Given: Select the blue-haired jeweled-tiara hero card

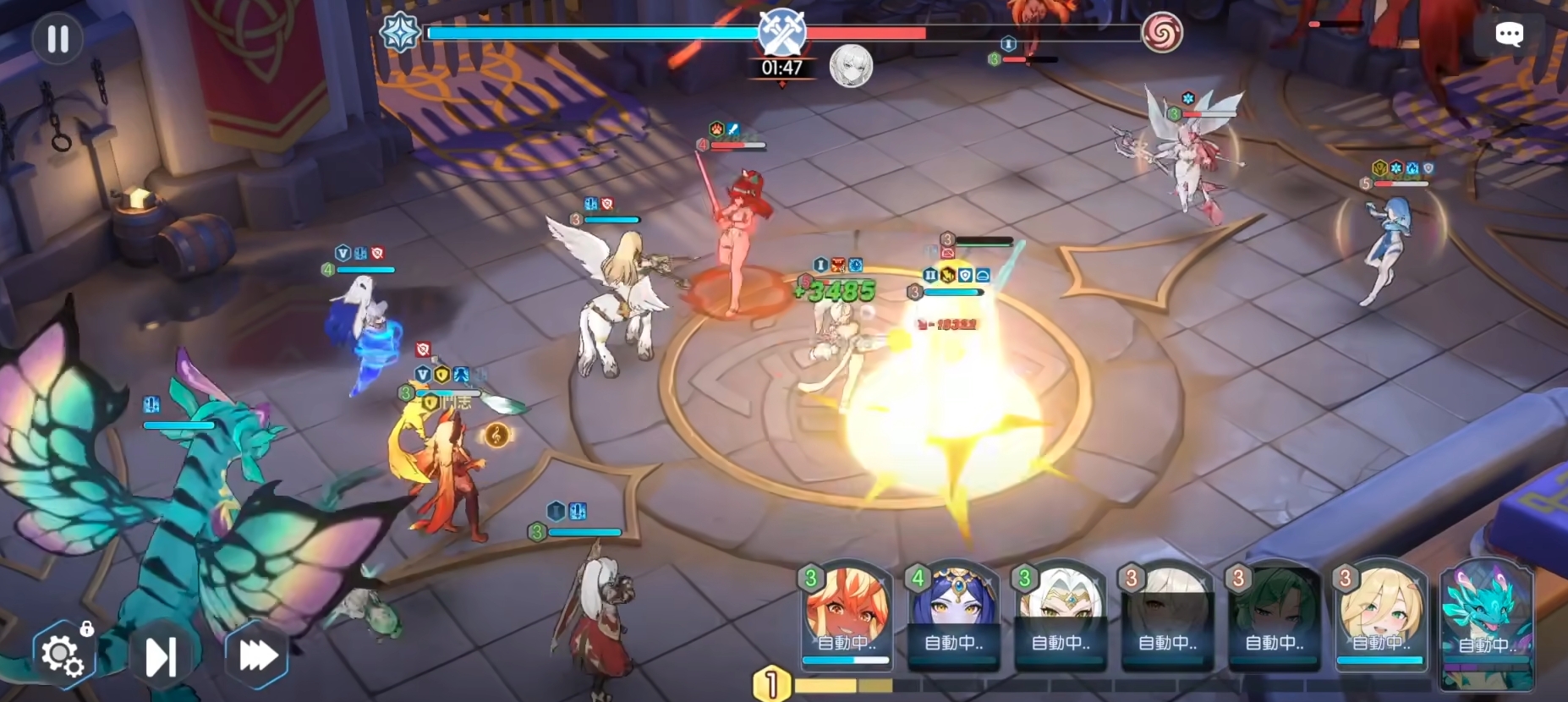Looking at the screenshot, I should [953, 615].
